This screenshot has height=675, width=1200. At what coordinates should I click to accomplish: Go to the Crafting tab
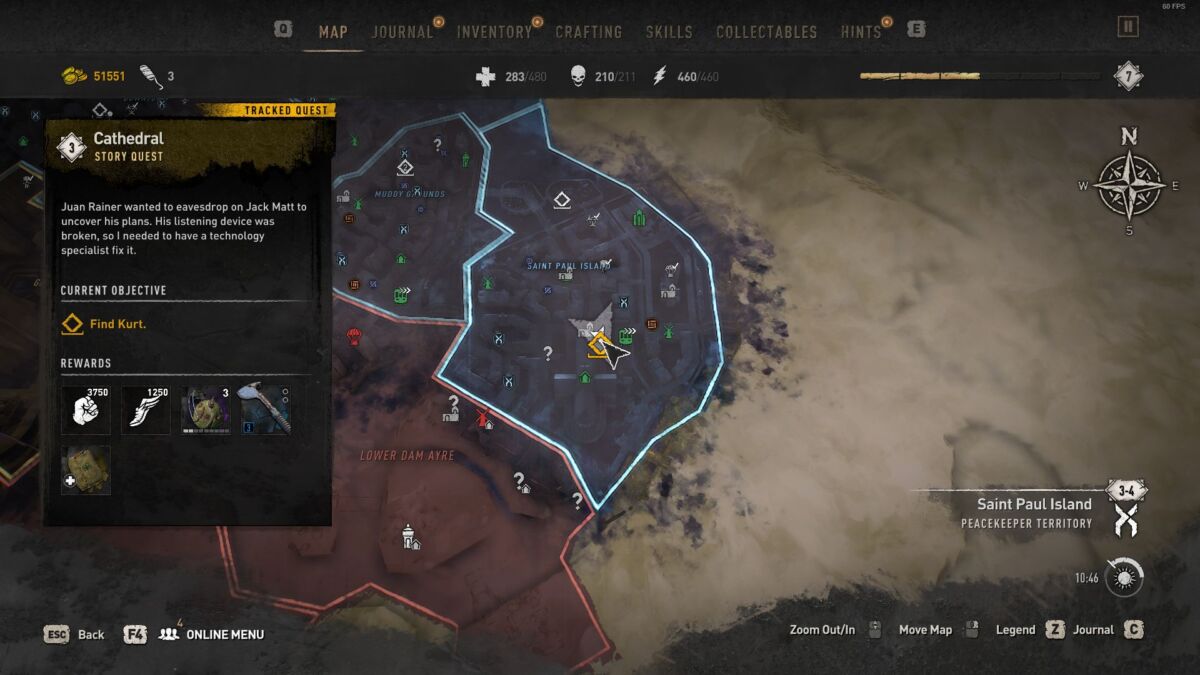[x=589, y=32]
